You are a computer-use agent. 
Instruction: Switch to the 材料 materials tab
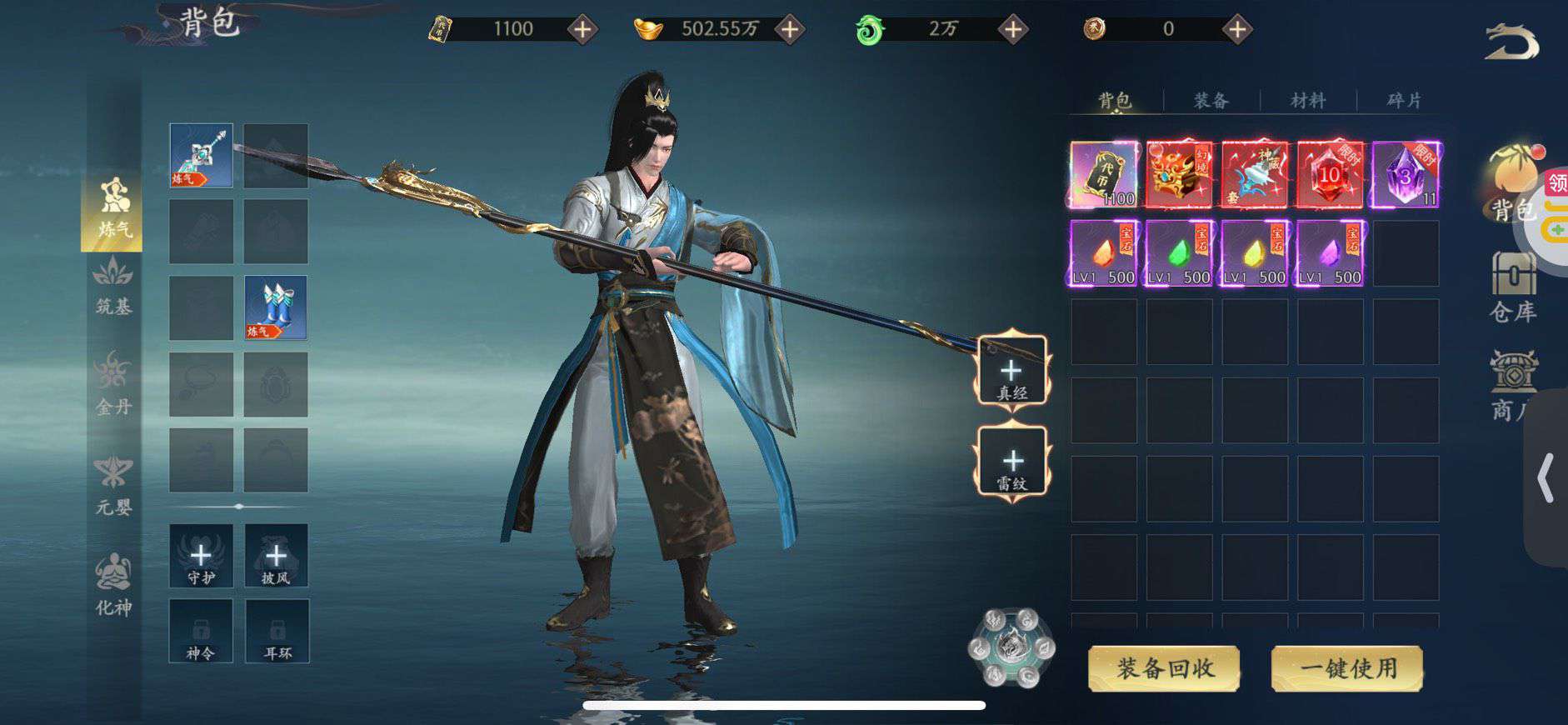point(1307,101)
